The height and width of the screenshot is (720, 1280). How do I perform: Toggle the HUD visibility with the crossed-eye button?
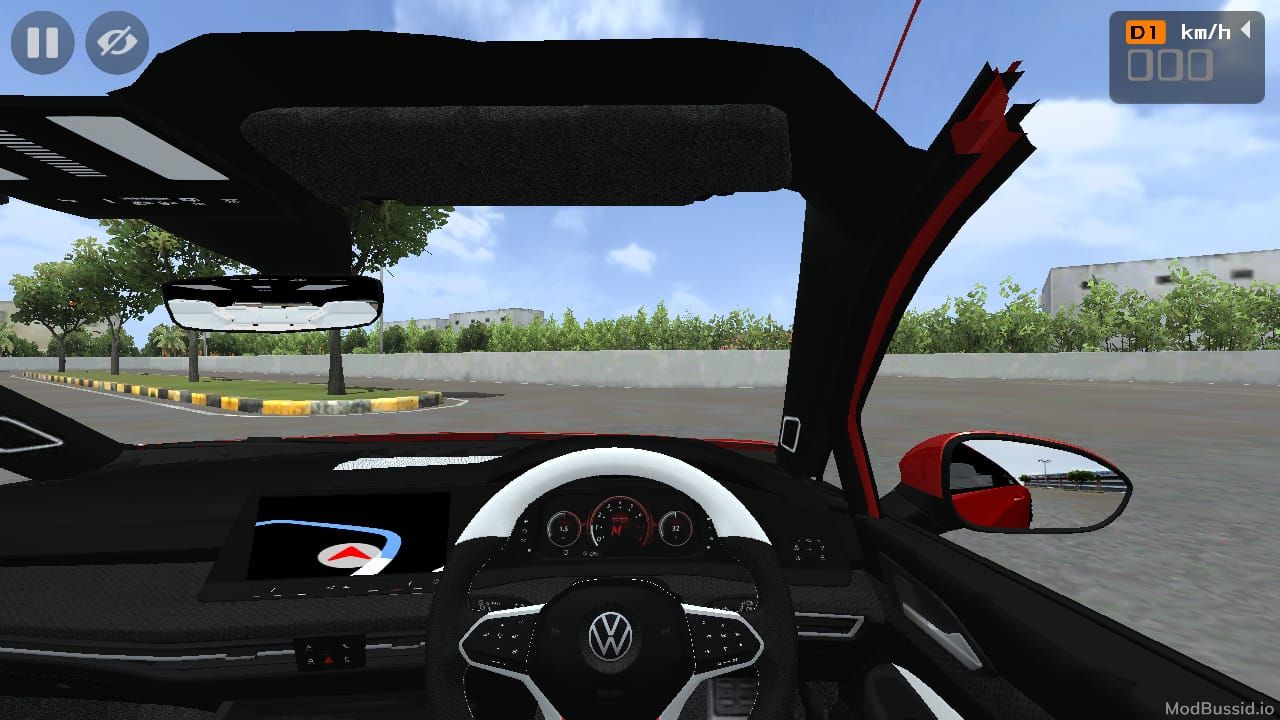coord(116,42)
